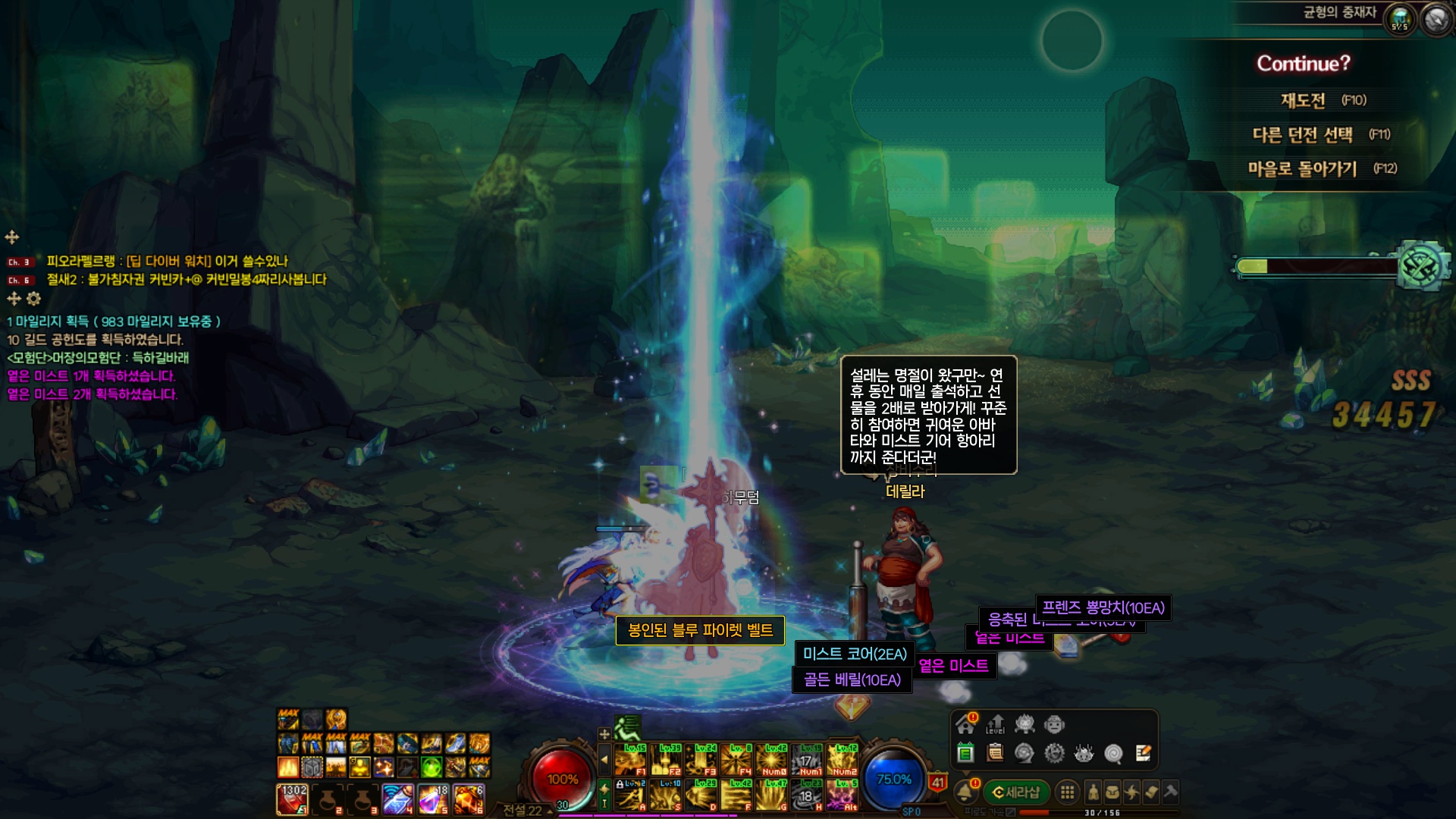Click the chat settings gear icon
The height and width of the screenshot is (819, 1456).
[x=33, y=299]
